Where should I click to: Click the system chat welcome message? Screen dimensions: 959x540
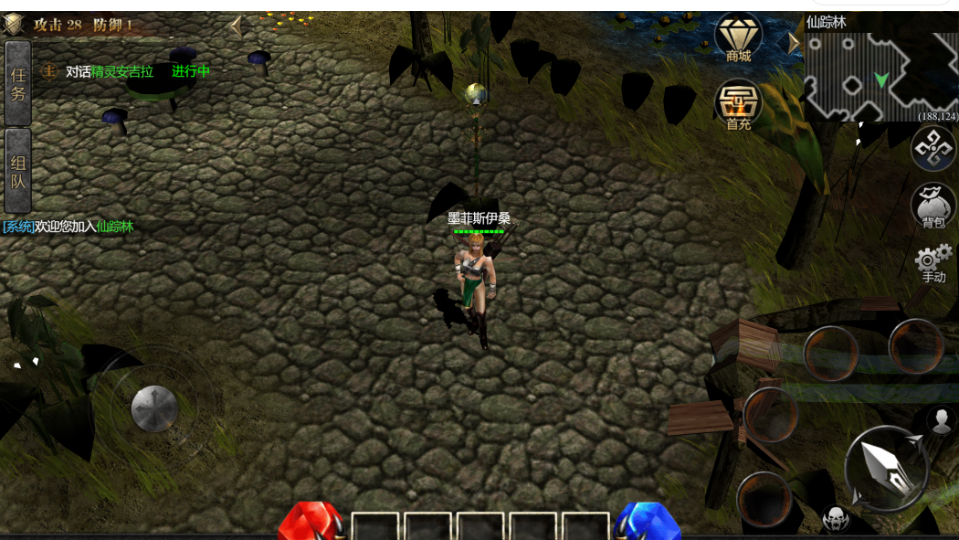coord(68,227)
